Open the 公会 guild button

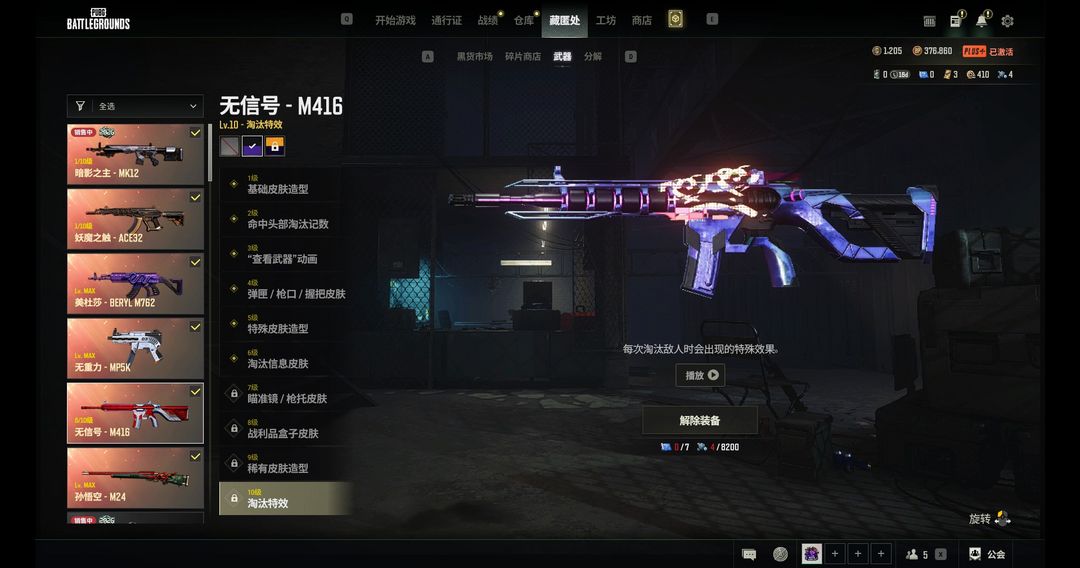click(986, 554)
